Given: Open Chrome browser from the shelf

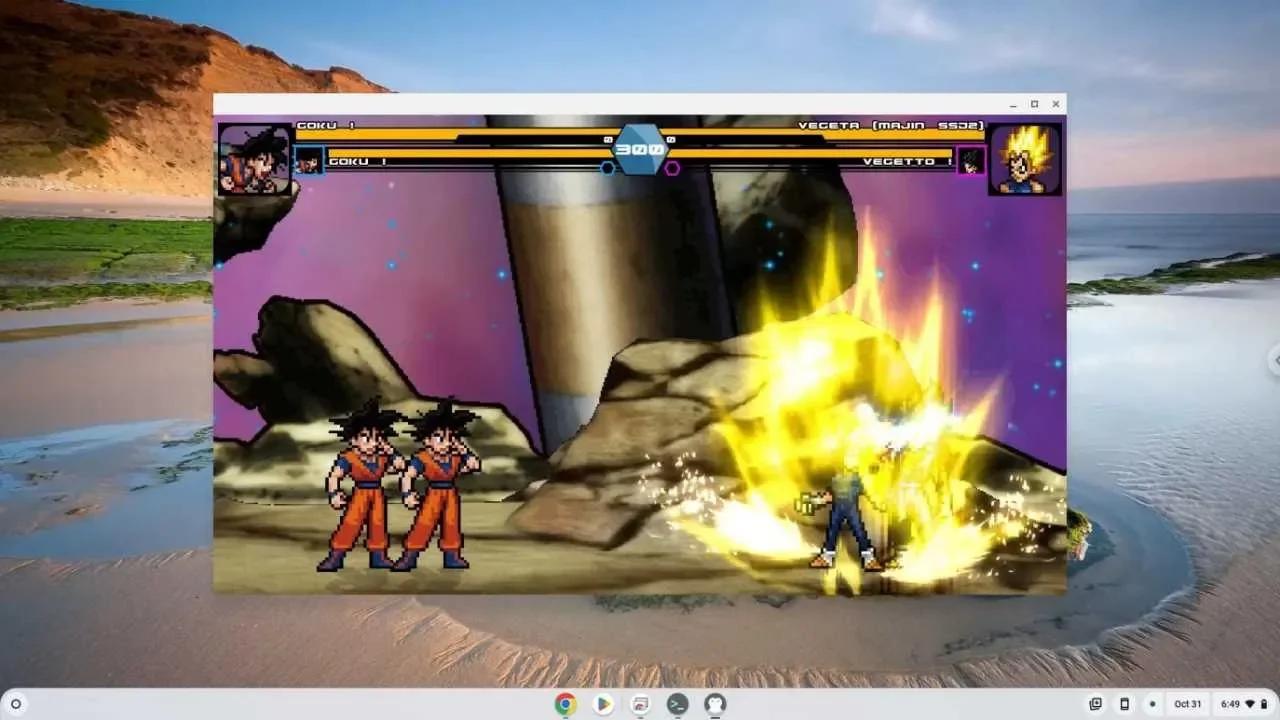Looking at the screenshot, I should pos(565,704).
